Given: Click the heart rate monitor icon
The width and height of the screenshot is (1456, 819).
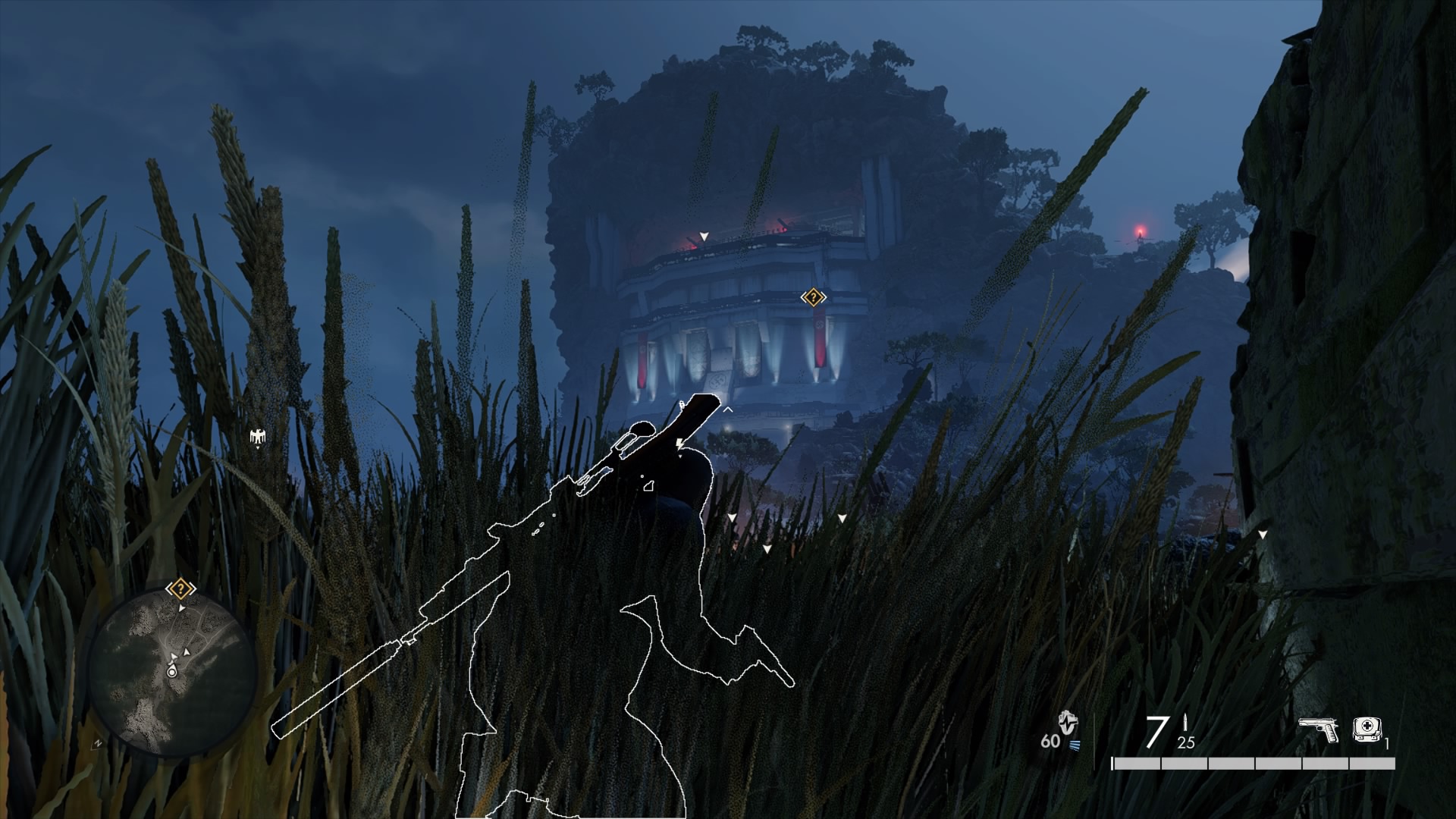Looking at the screenshot, I should point(1069,723).
